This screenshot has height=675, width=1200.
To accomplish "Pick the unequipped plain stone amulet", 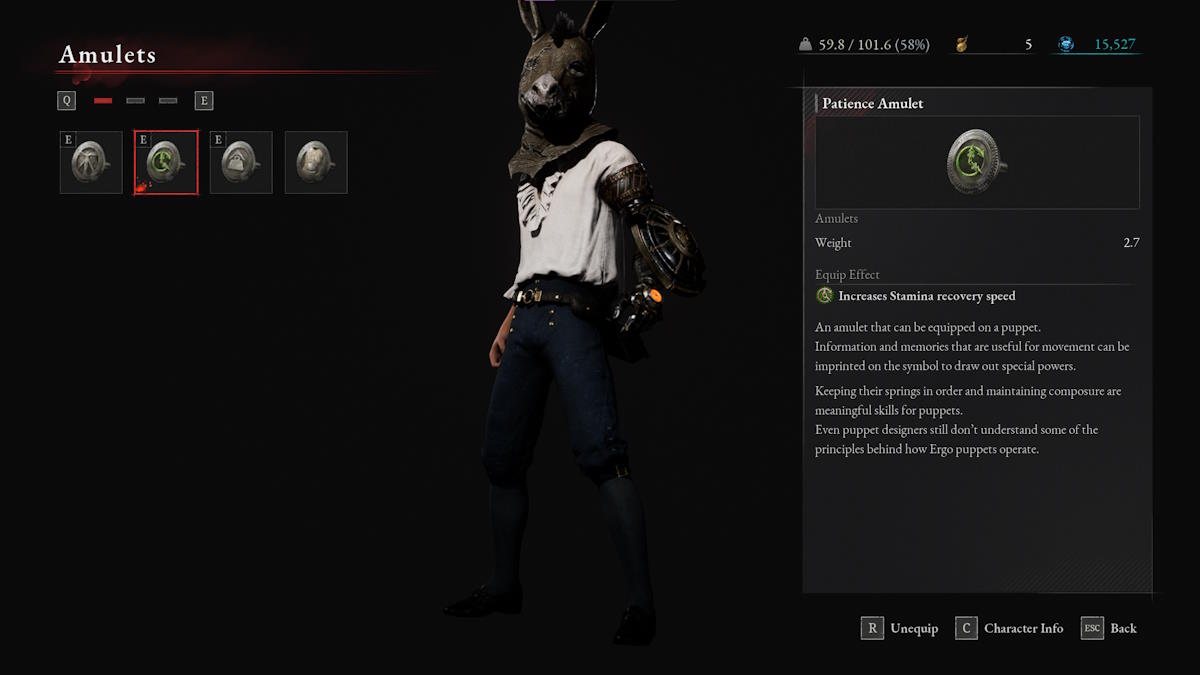I will pos(316,162).
